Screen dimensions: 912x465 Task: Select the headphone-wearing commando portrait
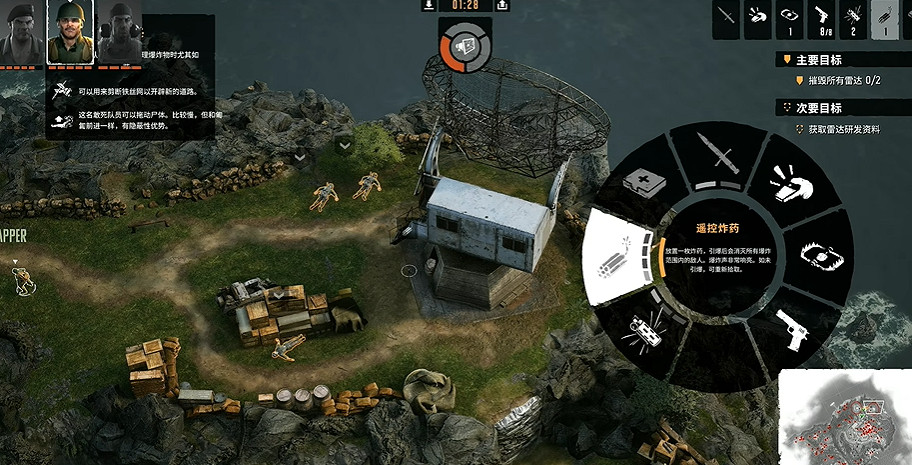pyautogui.click(x=118, y=32)
